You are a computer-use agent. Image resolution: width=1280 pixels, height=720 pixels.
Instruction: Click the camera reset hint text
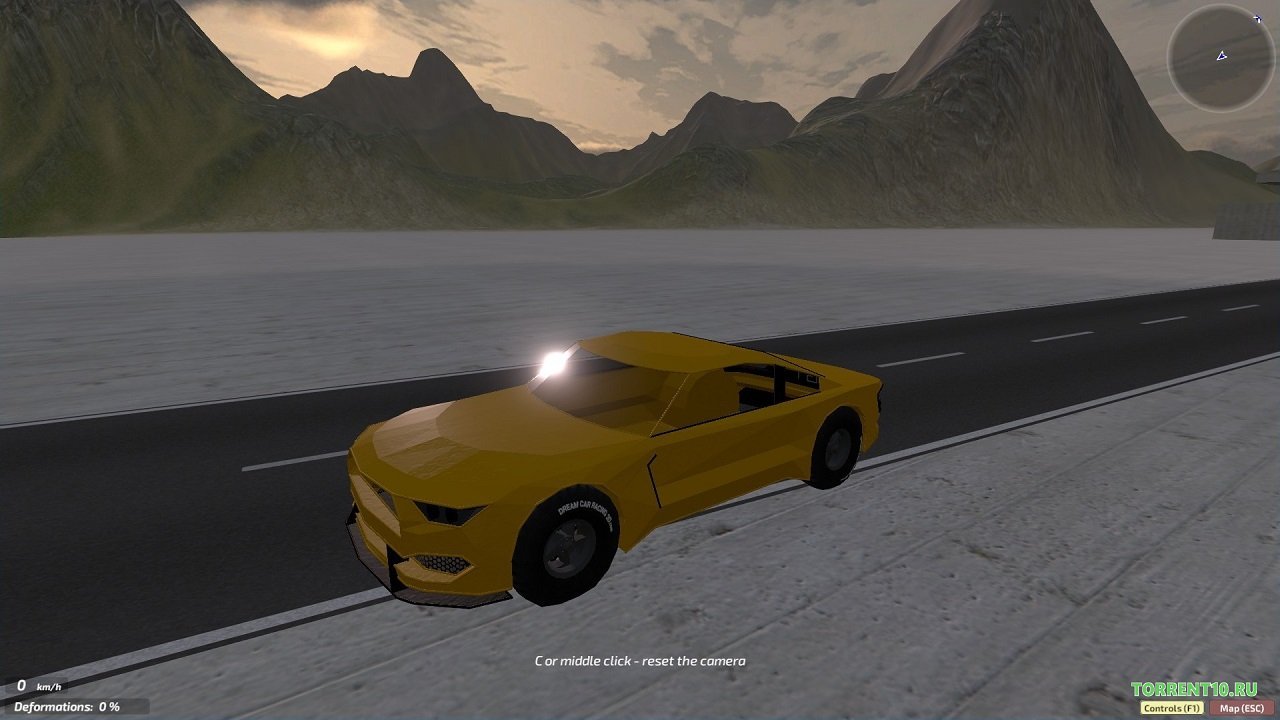[x=640, y=661]
